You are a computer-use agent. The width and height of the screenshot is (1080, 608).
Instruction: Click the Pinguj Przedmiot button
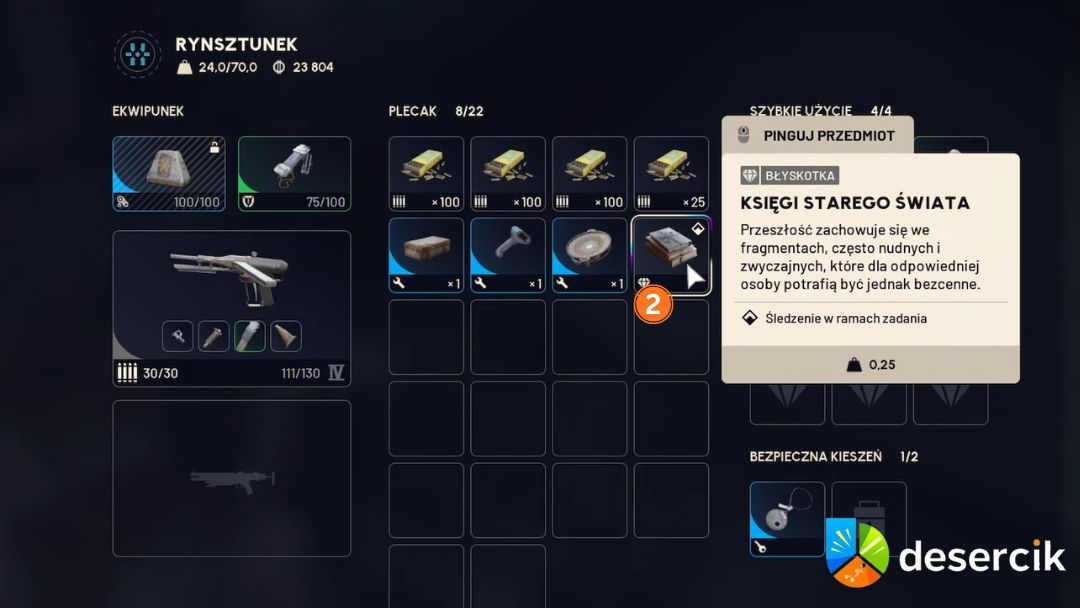[x=817, y=135]
